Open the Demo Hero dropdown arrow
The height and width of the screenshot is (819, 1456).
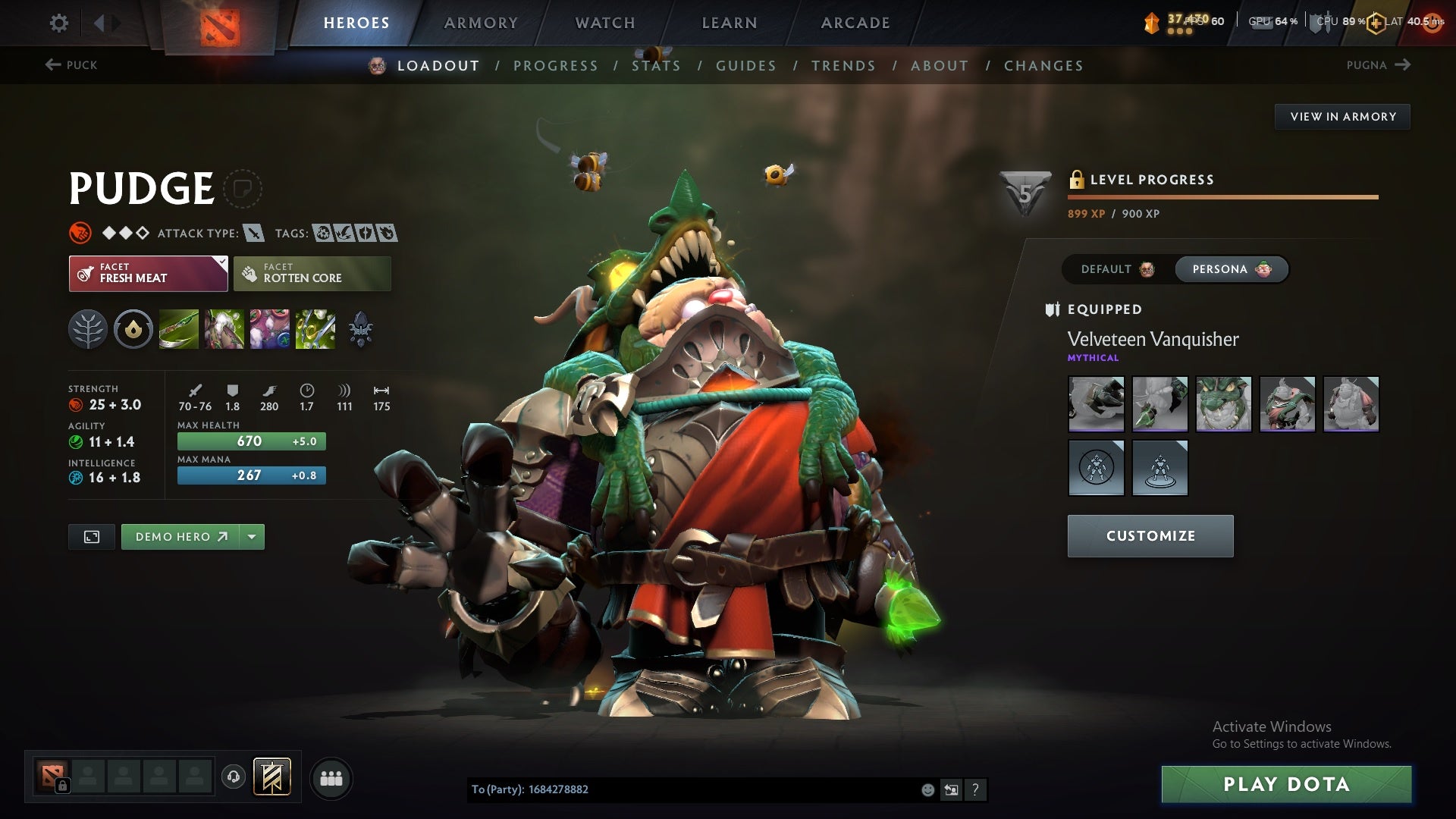click(x=251, y=536)
